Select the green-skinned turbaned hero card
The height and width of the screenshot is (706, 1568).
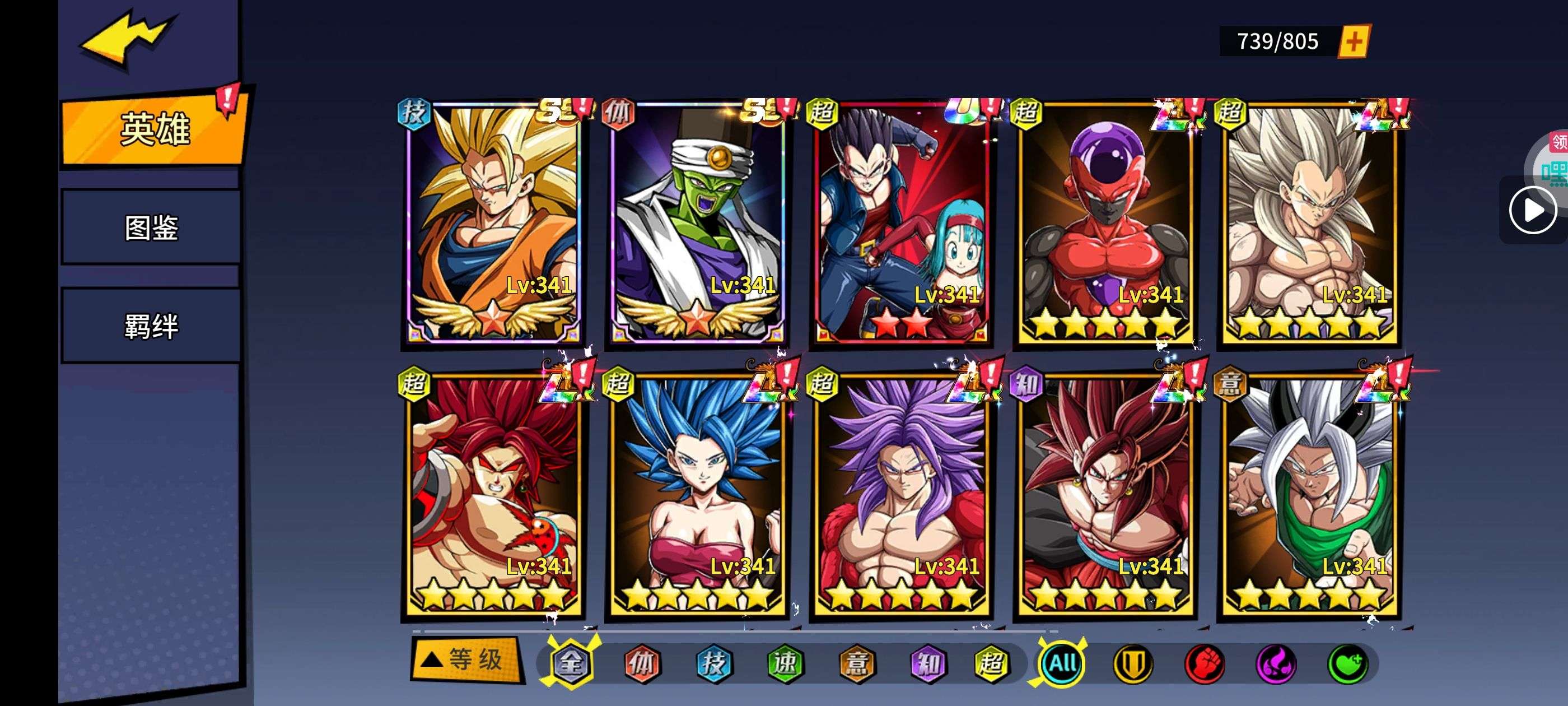pyautogui.click(x=698, y=222)
